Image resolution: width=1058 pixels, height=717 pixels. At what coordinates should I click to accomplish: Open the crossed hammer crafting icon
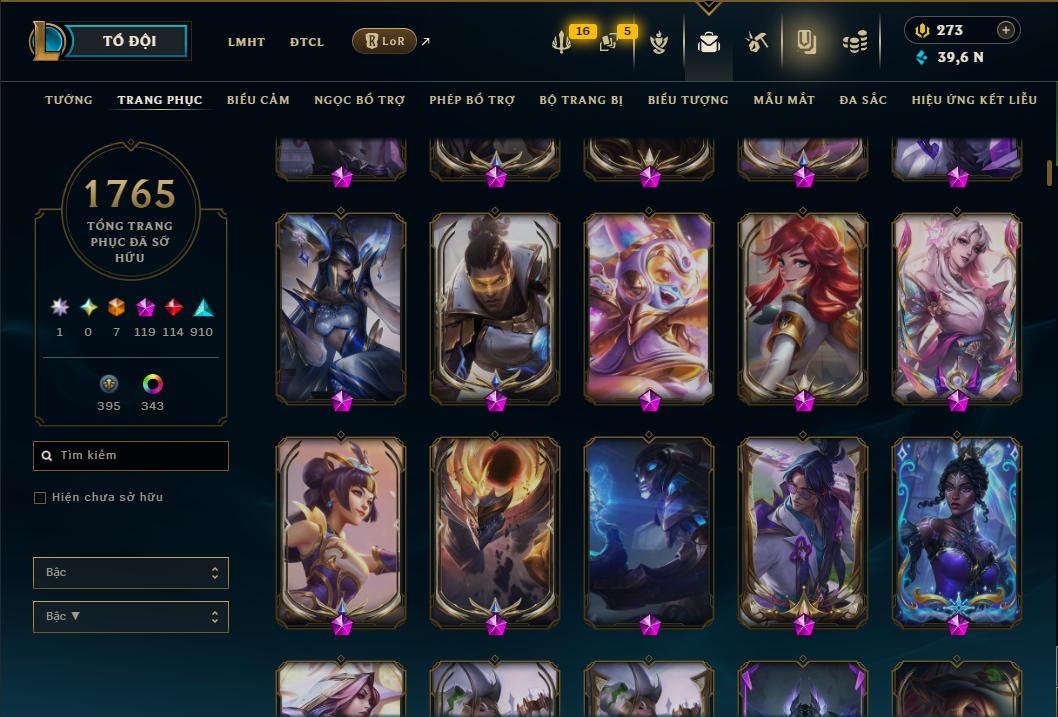(x=756, y=42)
